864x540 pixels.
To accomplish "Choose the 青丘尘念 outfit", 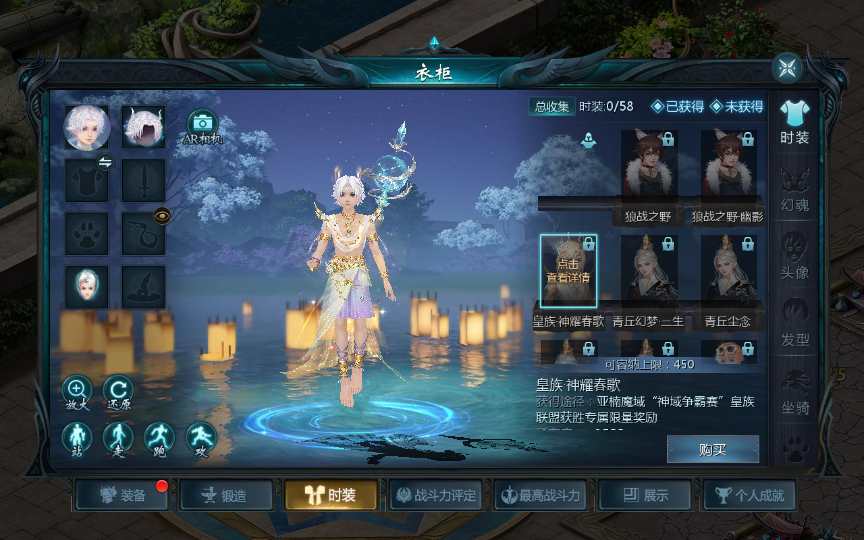I will (728, 269).
